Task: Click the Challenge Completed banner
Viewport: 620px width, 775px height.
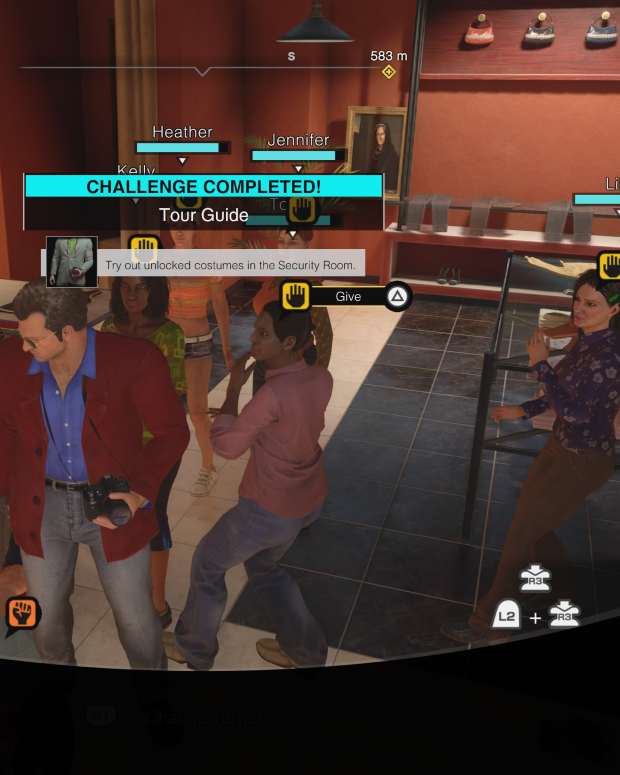Action: [203, 187]
